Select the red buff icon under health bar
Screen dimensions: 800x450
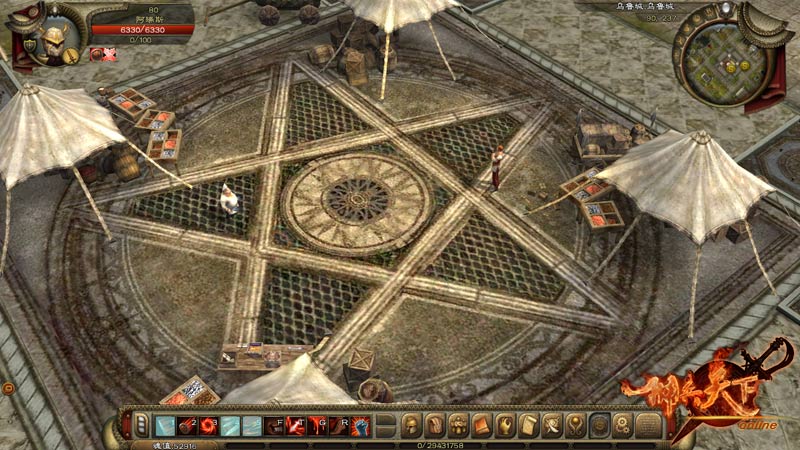point(97,54)
